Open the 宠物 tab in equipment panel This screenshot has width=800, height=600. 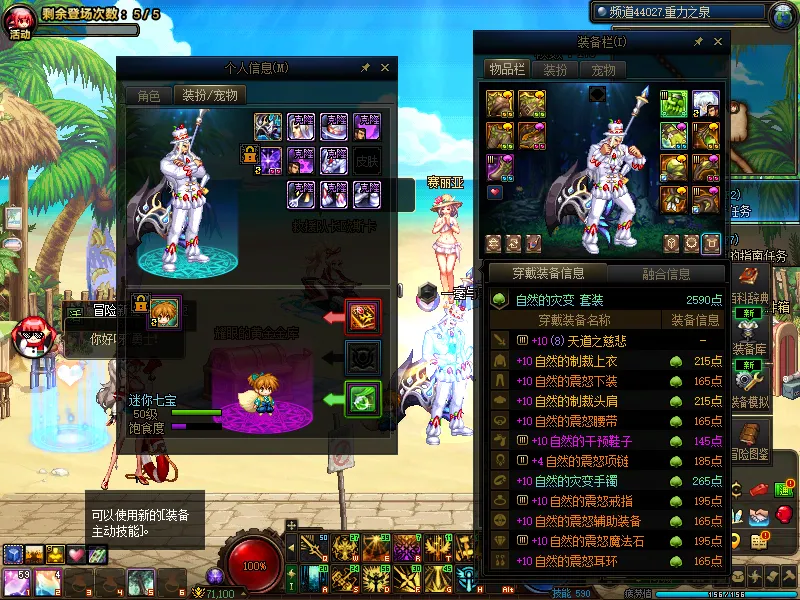pos(603,70)
